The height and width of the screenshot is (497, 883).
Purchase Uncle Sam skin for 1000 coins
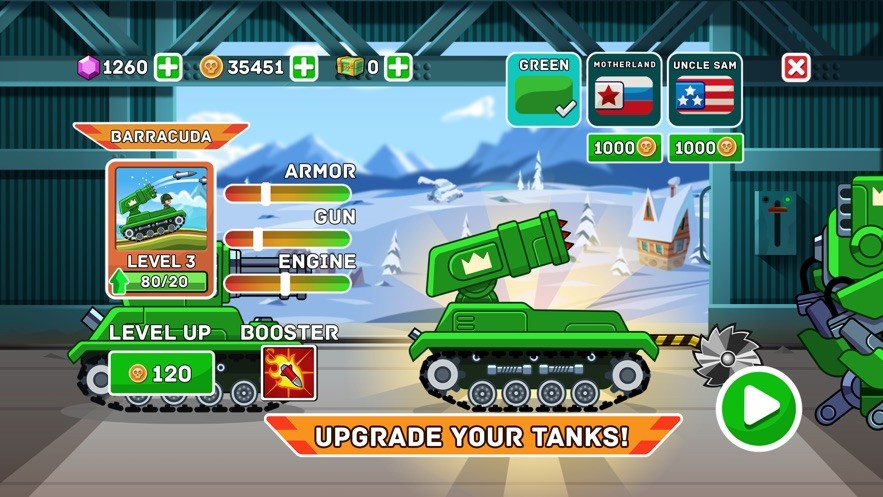[705, 147]
